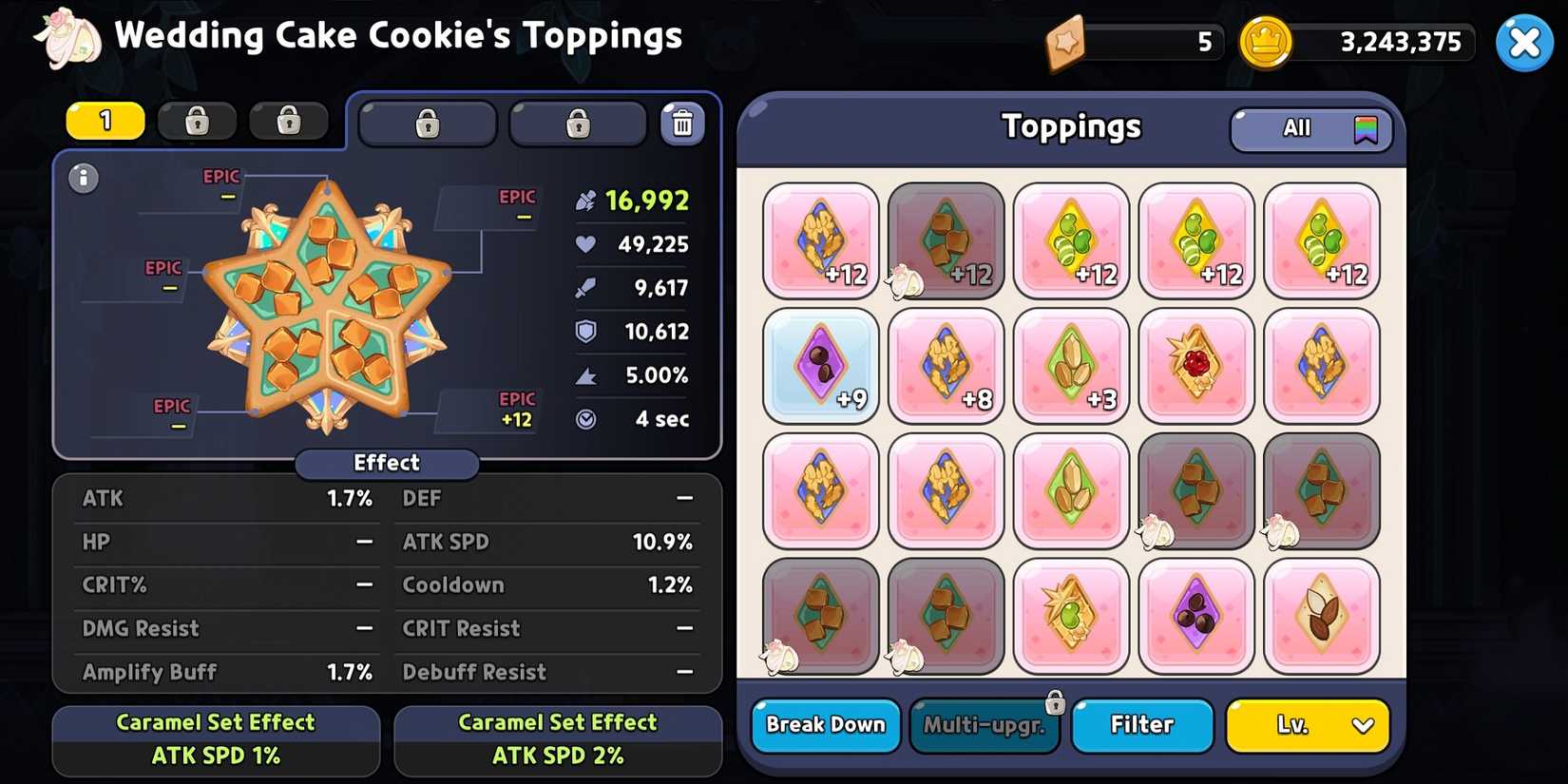This screenshot has width=1568, height=784.
Task: Expand the Effect panel
Action: [x=386, y=463]
